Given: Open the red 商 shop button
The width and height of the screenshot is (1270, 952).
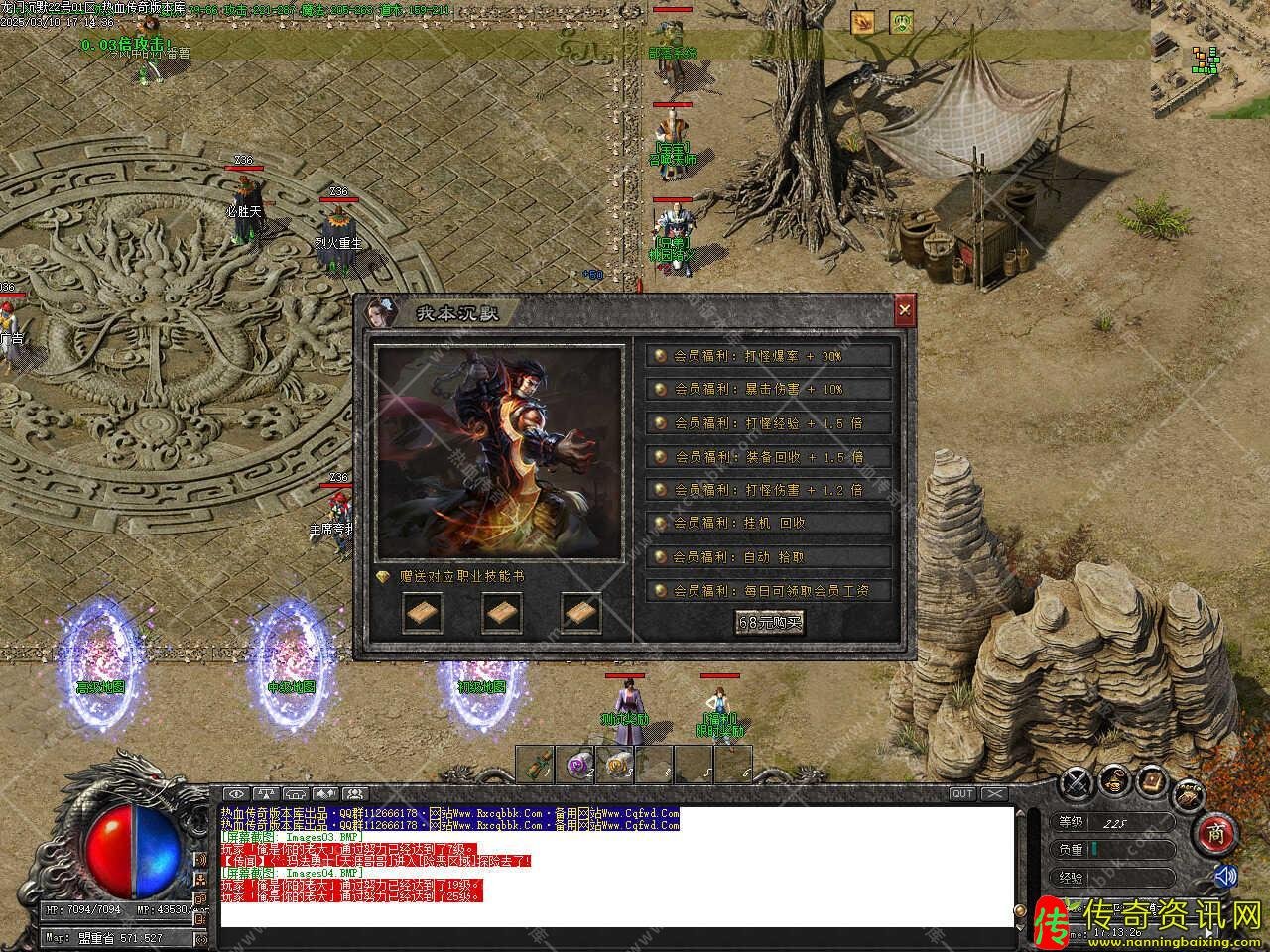Looking at the screenshot, I should pos(1215,834).
